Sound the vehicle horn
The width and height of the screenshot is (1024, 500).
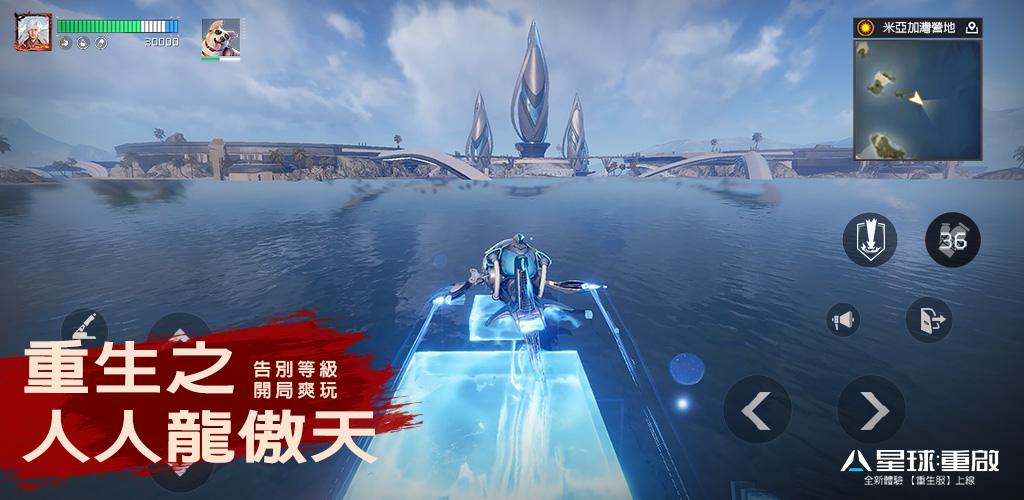tap(843, 320)
